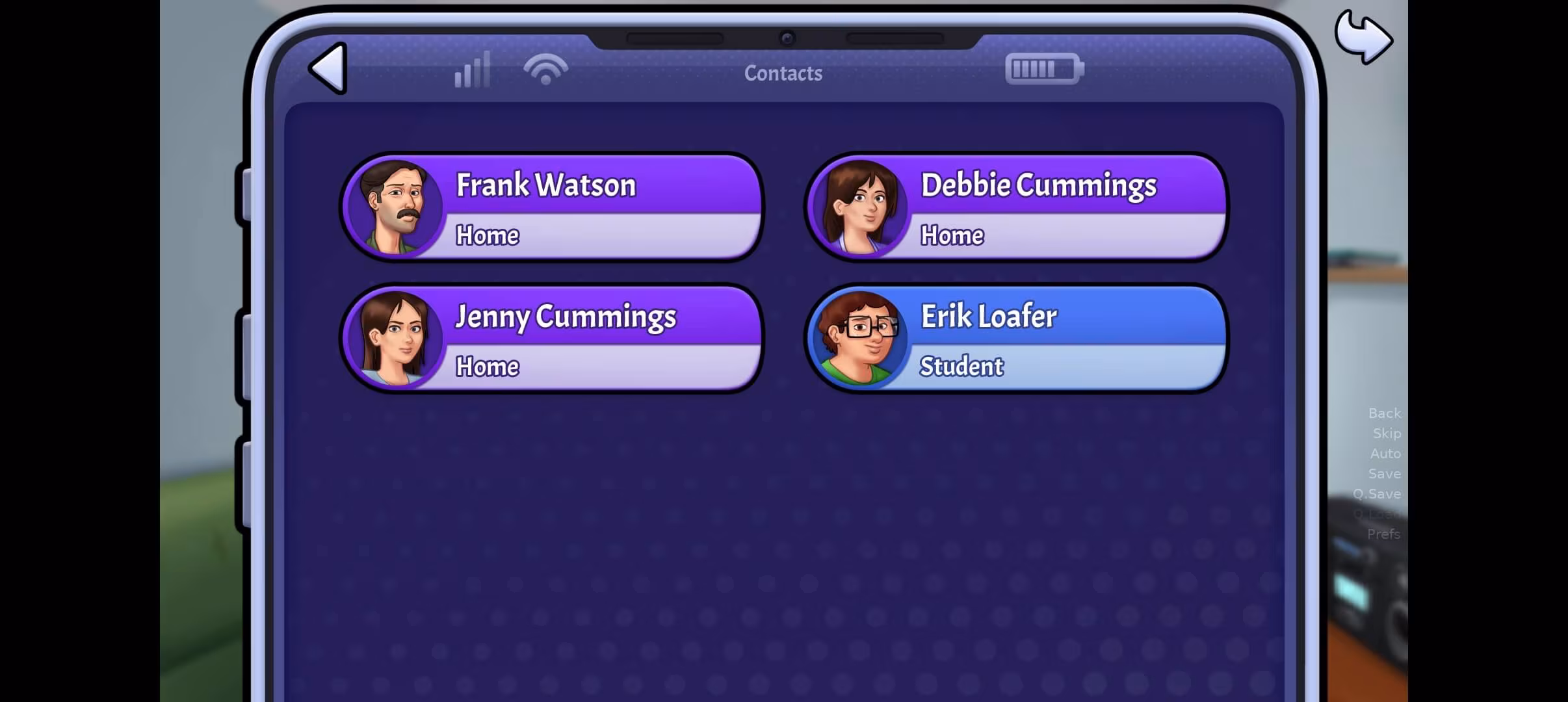Go back with the phone's left arrow

pos(329,69)
